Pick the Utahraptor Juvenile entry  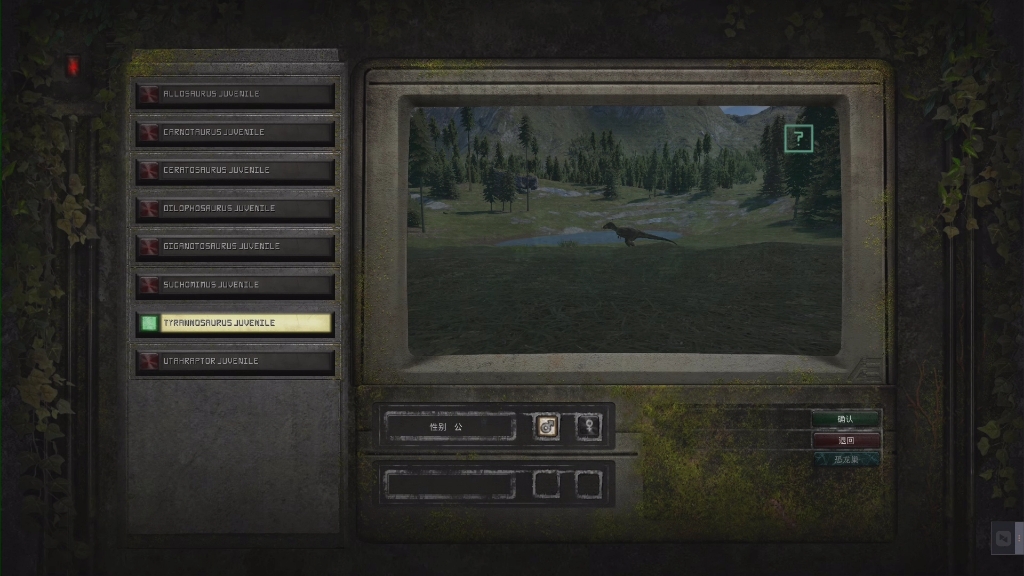click(236, 361)
